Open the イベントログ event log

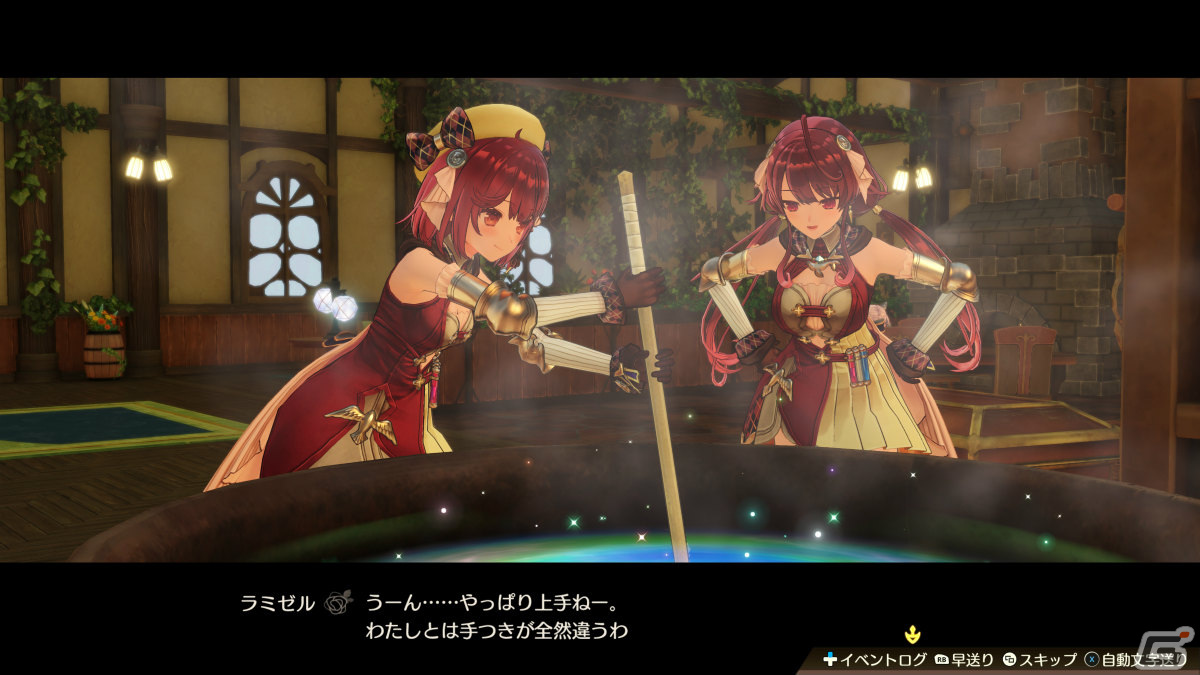tap(875, 660)
